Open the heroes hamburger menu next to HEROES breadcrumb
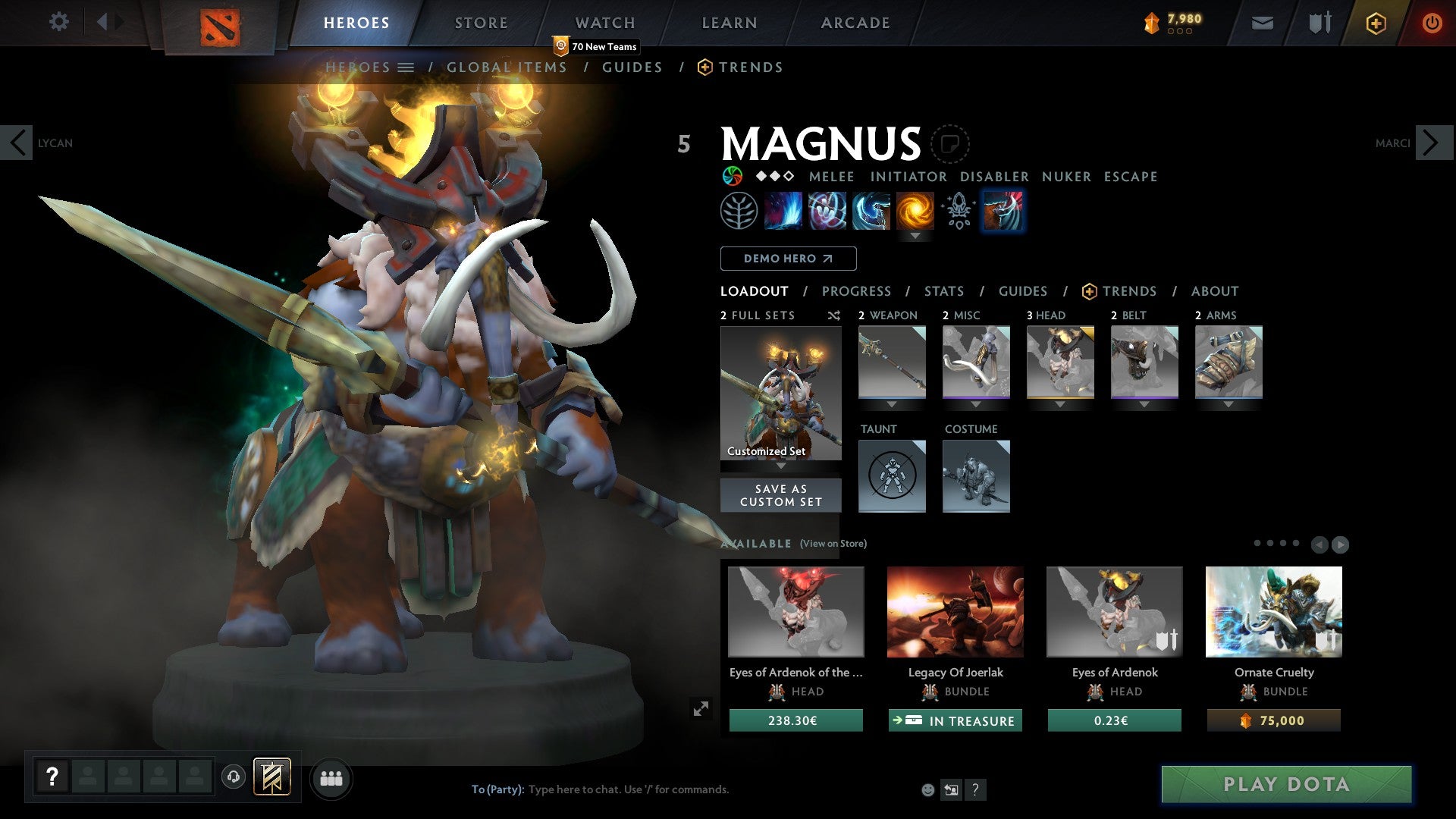 click(406, 67)
